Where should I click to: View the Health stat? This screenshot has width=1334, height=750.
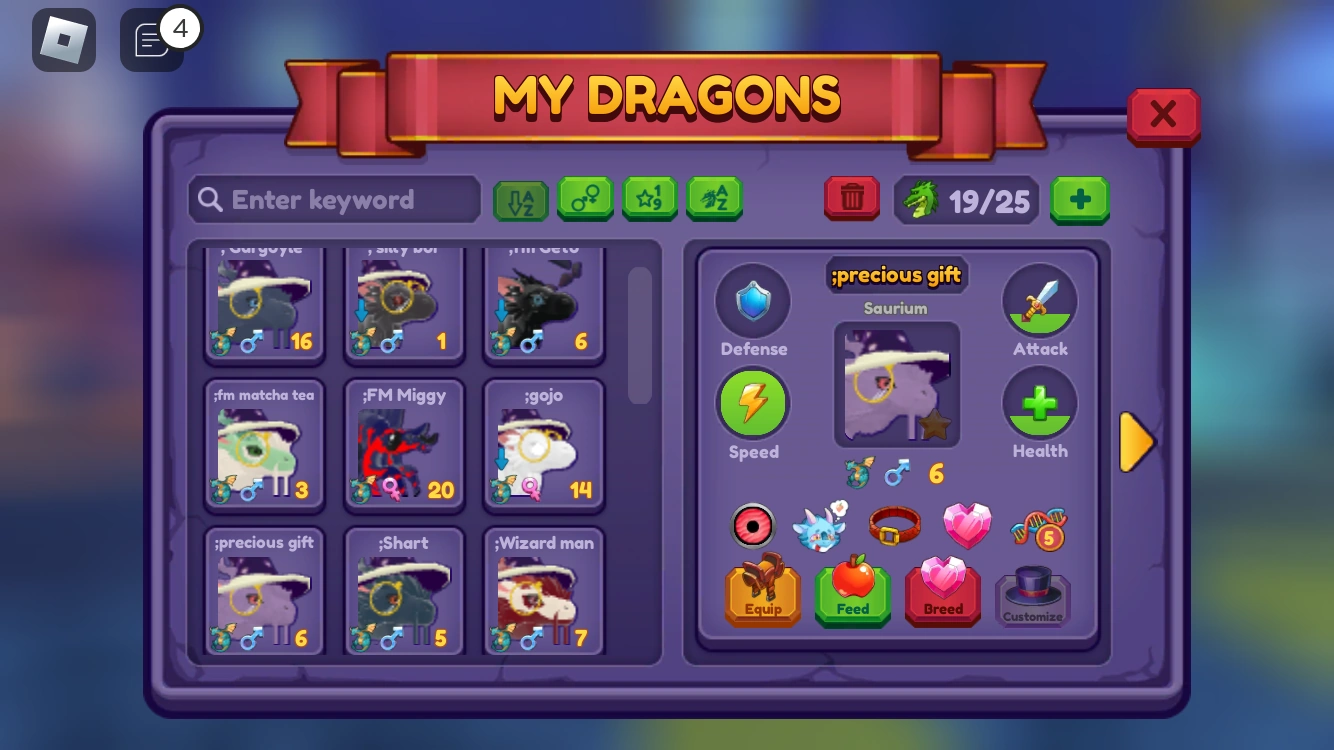tap(1040, 403)
